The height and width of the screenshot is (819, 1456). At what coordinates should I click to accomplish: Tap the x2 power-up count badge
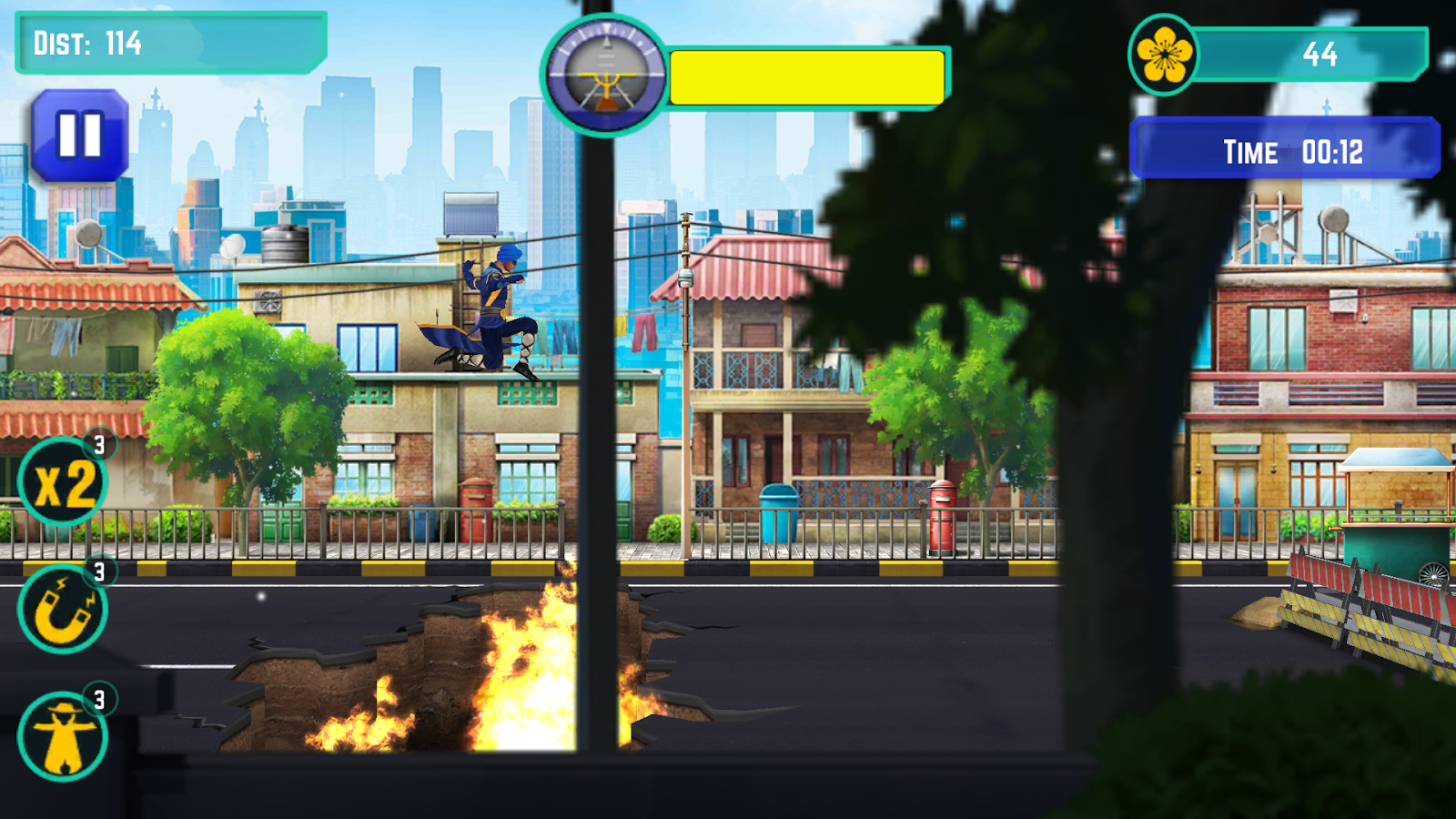pos(98,446)
